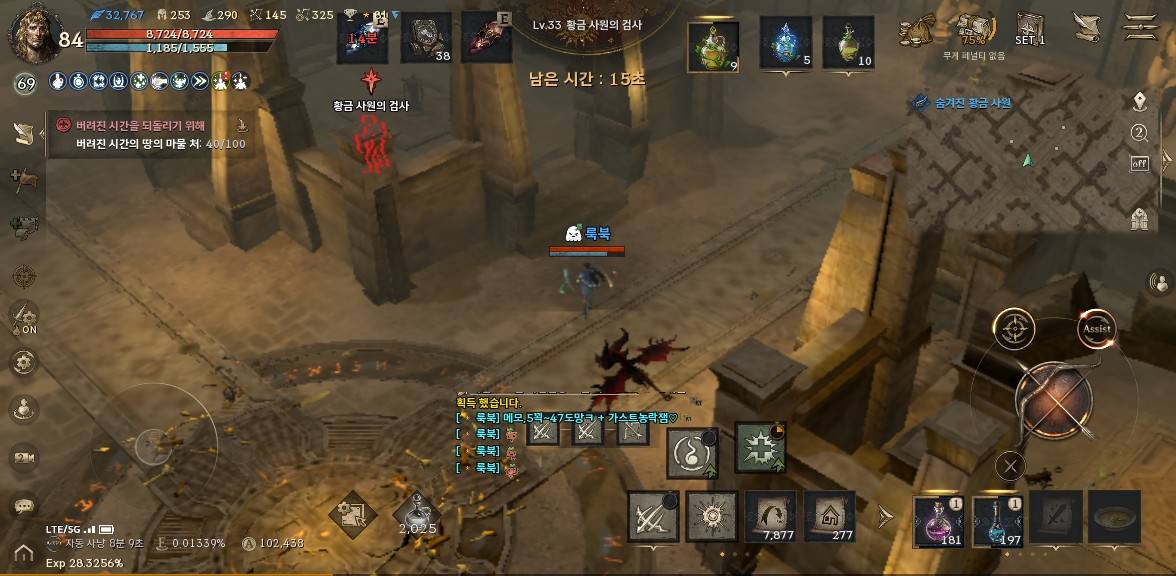Cancel with the round X button
This screenshot has width=1176, height=576.
1011,465
